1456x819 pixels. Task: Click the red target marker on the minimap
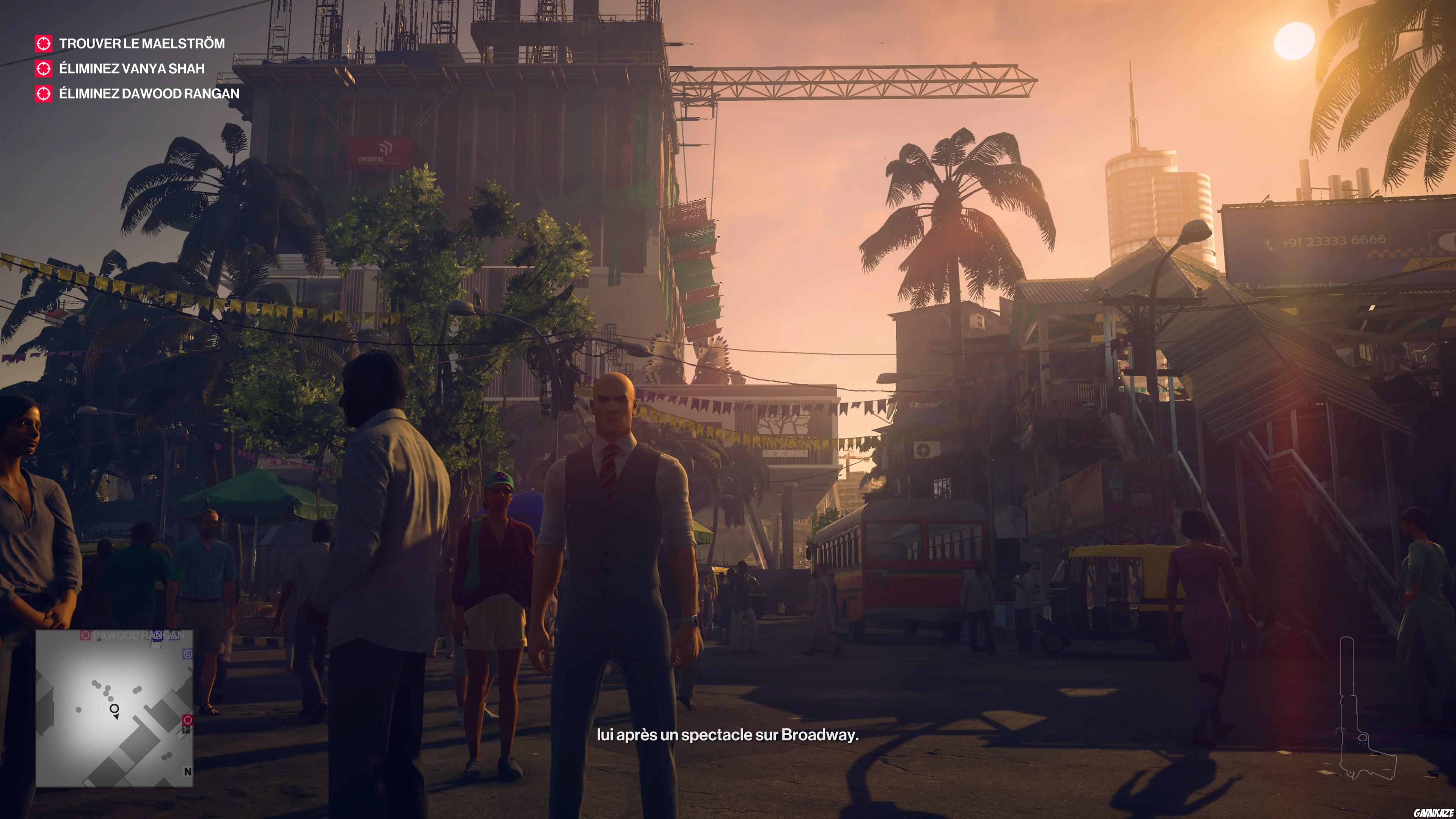pos(188,720)
